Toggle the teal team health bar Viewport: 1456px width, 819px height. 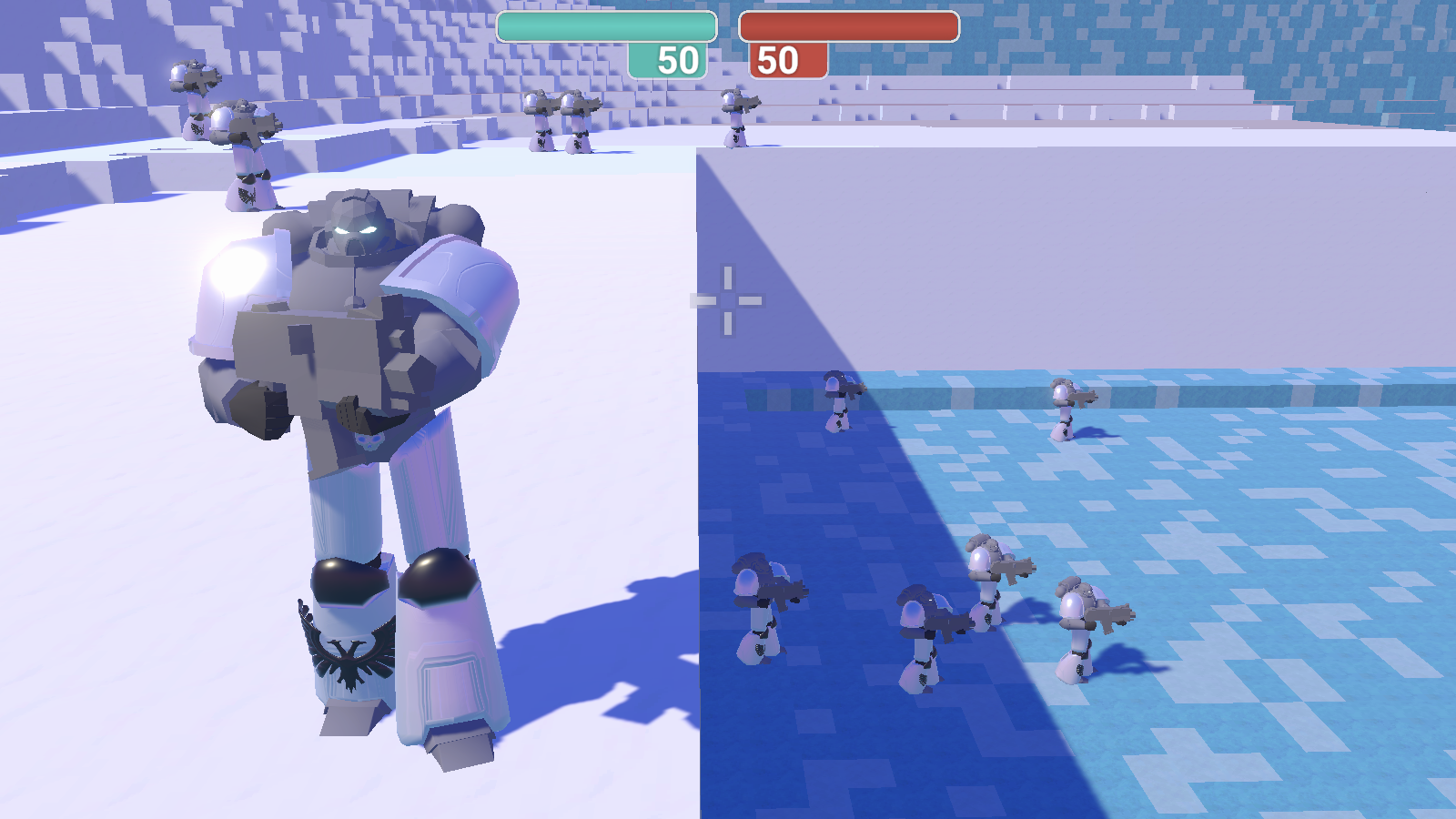pyautogui.click(x=605, y=27)
